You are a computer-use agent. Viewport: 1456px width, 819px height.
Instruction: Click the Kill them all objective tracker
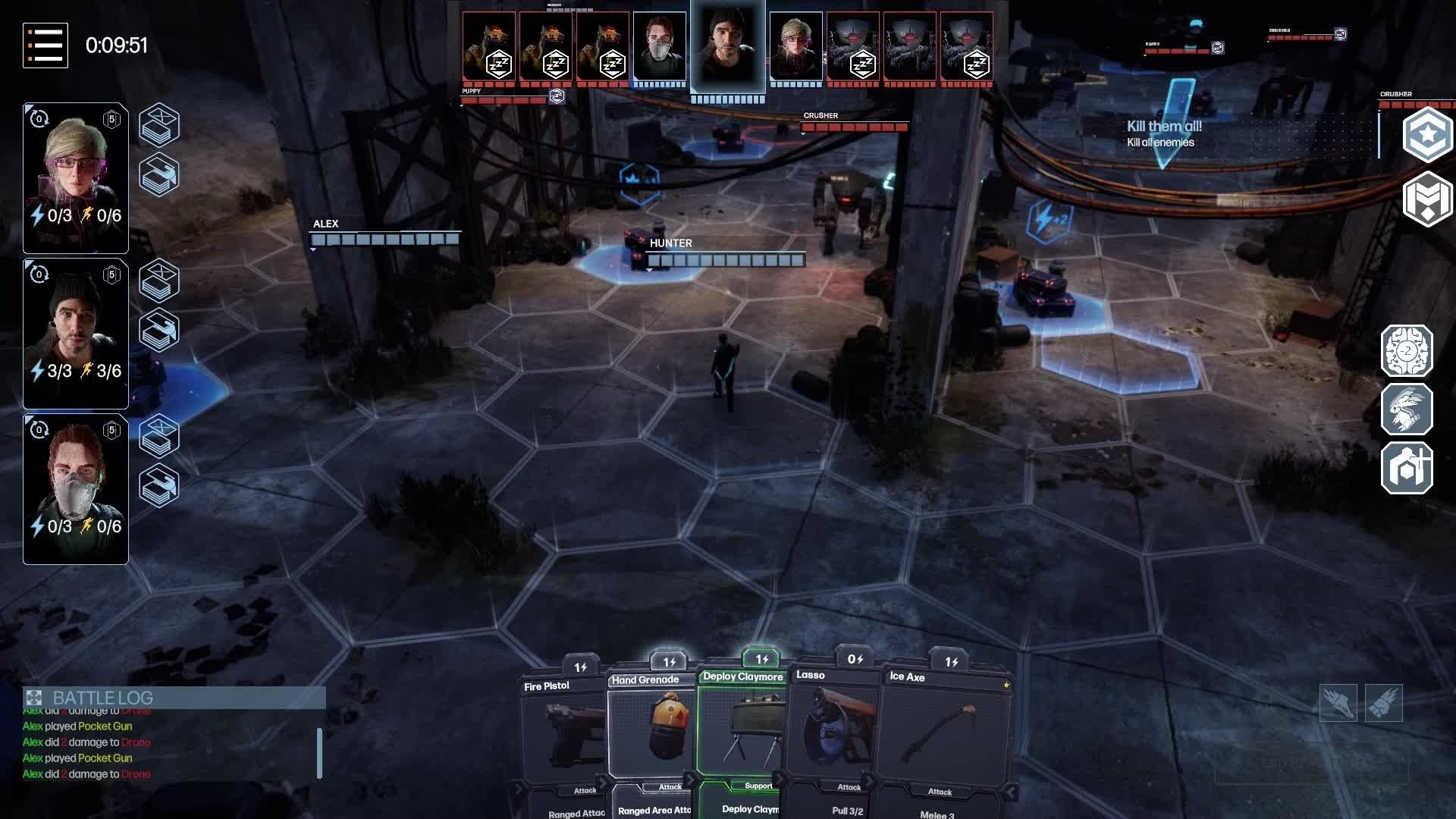point(1164,133)
